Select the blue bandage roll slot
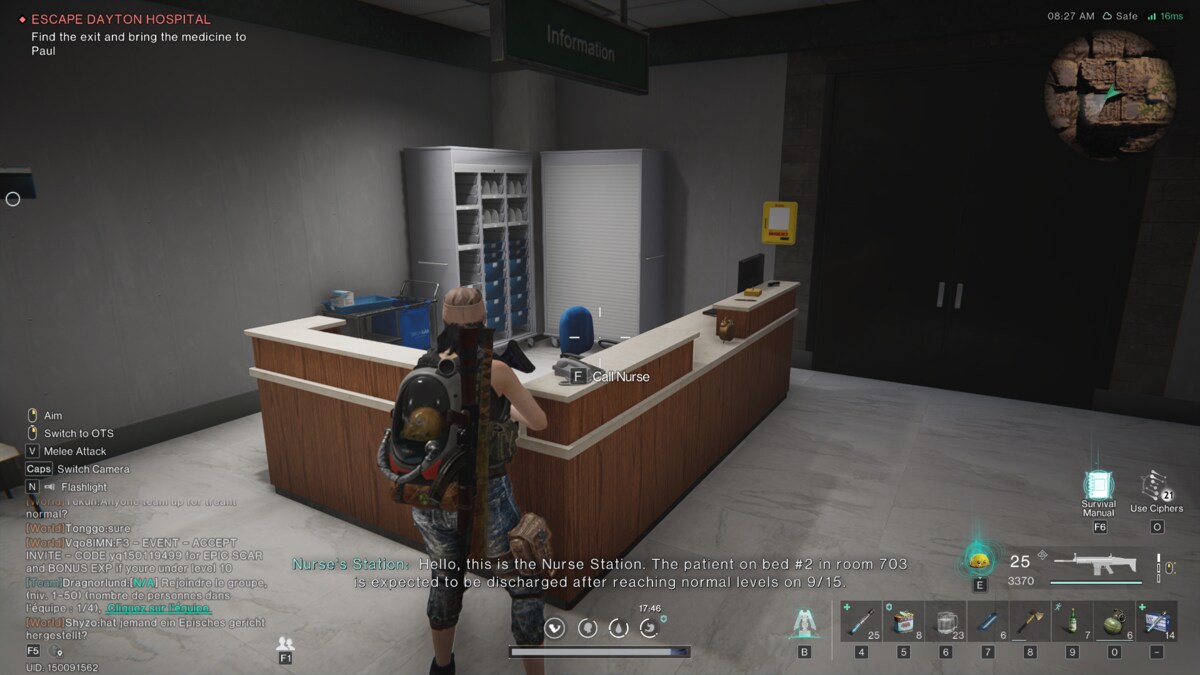This screenshot has width=1200, height=675. (x=988, y=620)
